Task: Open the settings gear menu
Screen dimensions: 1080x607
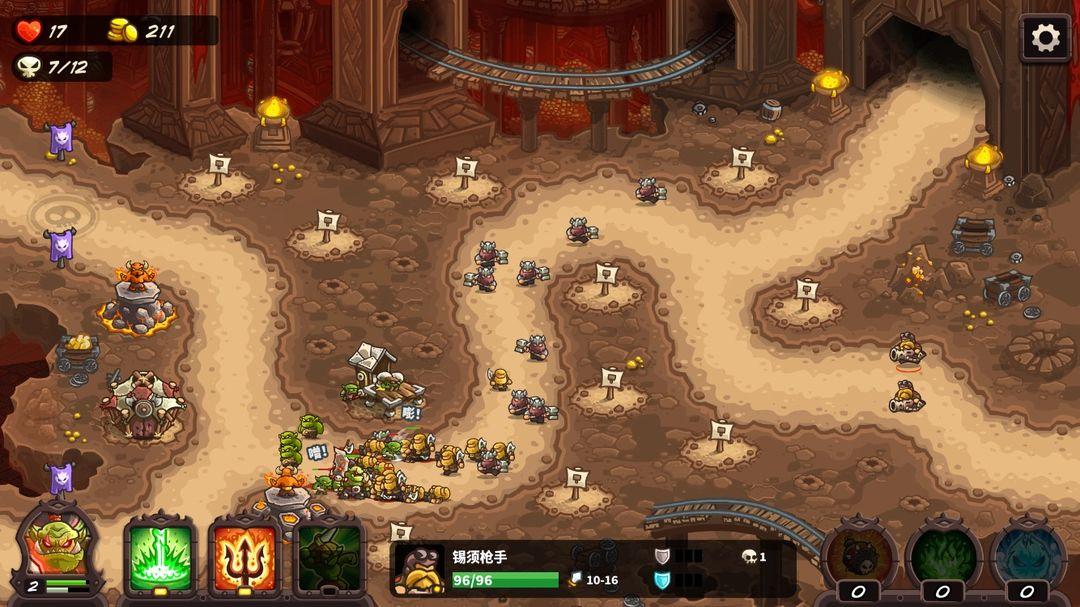Action: 1045,39
